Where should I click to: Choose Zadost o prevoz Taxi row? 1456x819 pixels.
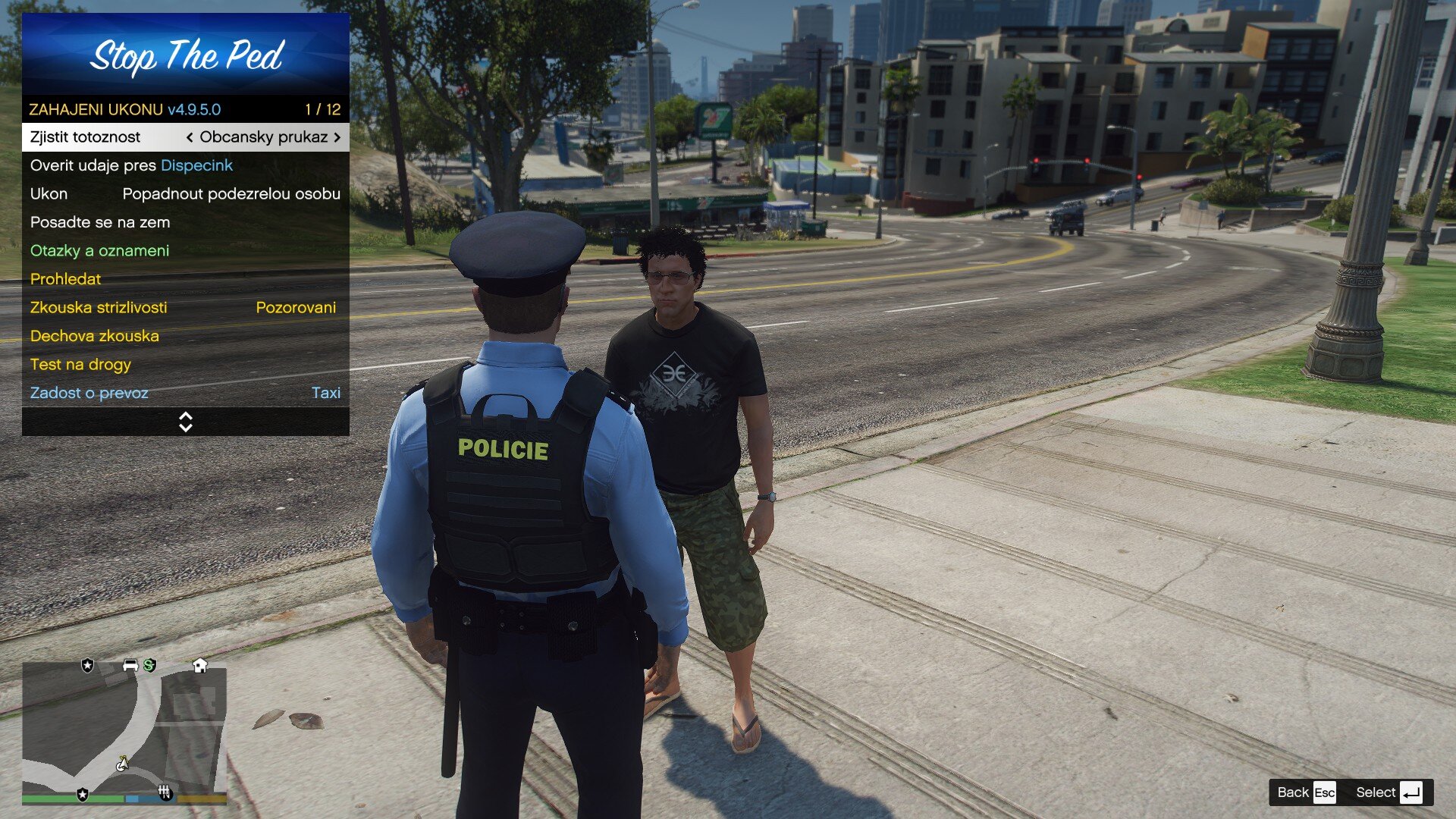pyautogui.click(x=185, y=393)
